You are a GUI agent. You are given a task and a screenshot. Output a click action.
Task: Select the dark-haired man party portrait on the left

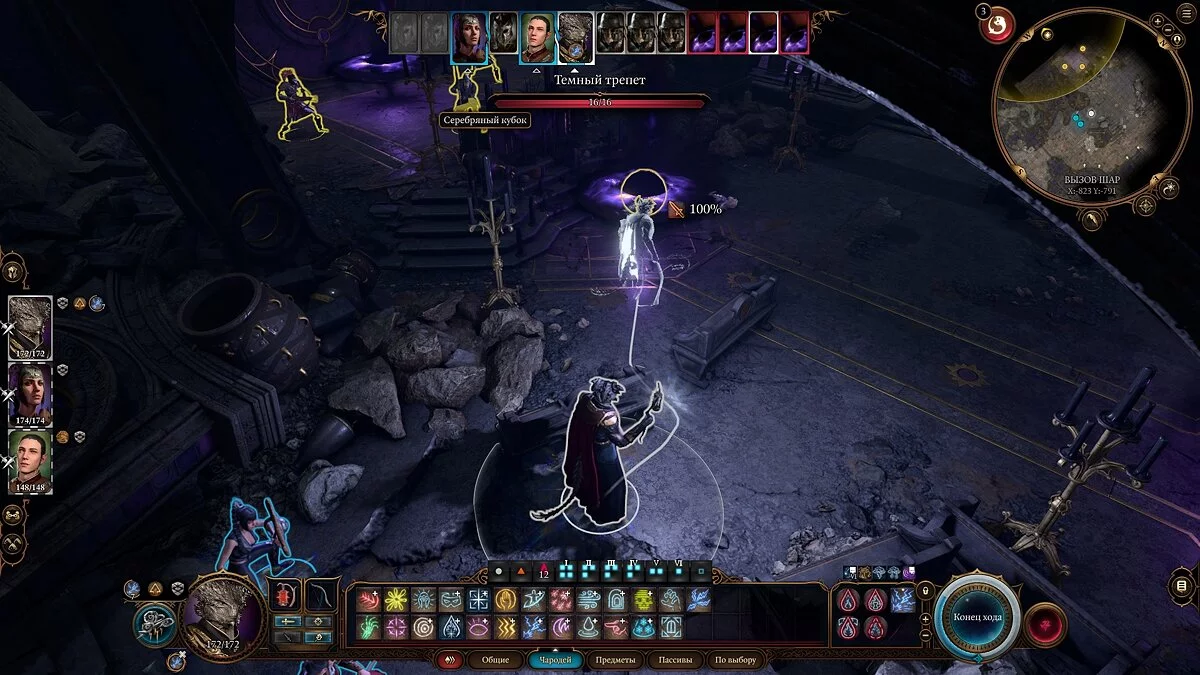[x=29, y=459]
